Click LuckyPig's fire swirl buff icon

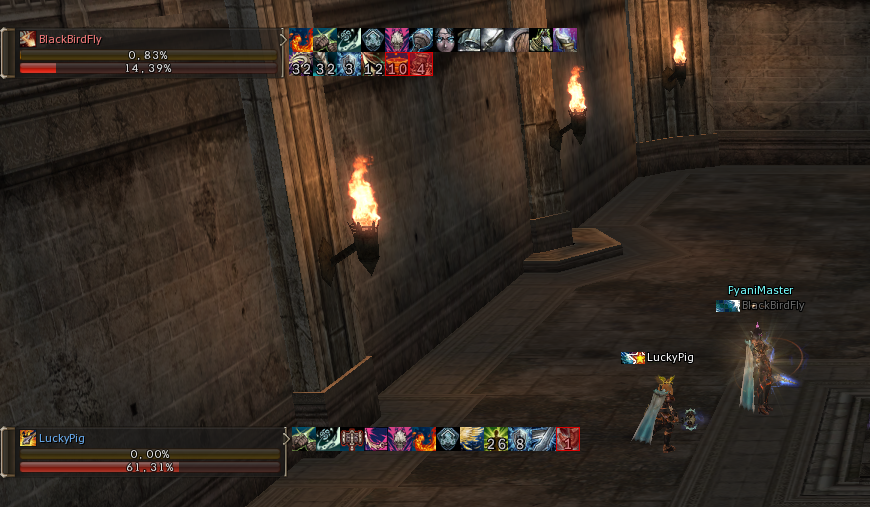pos(424,440)
